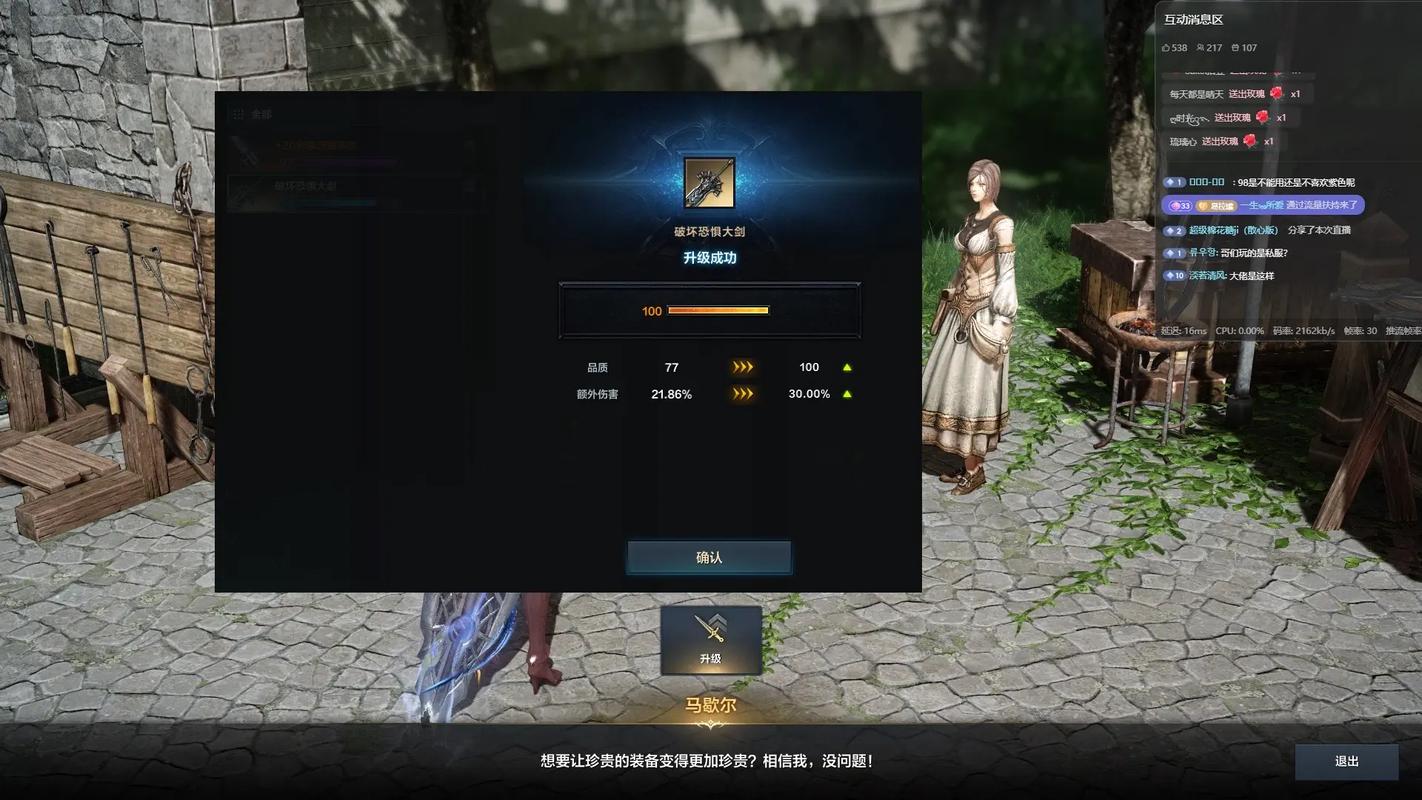Click the upgrade progress bar showing 100
The height and width of the screenshot is (800, 1422).
[710, 310]
